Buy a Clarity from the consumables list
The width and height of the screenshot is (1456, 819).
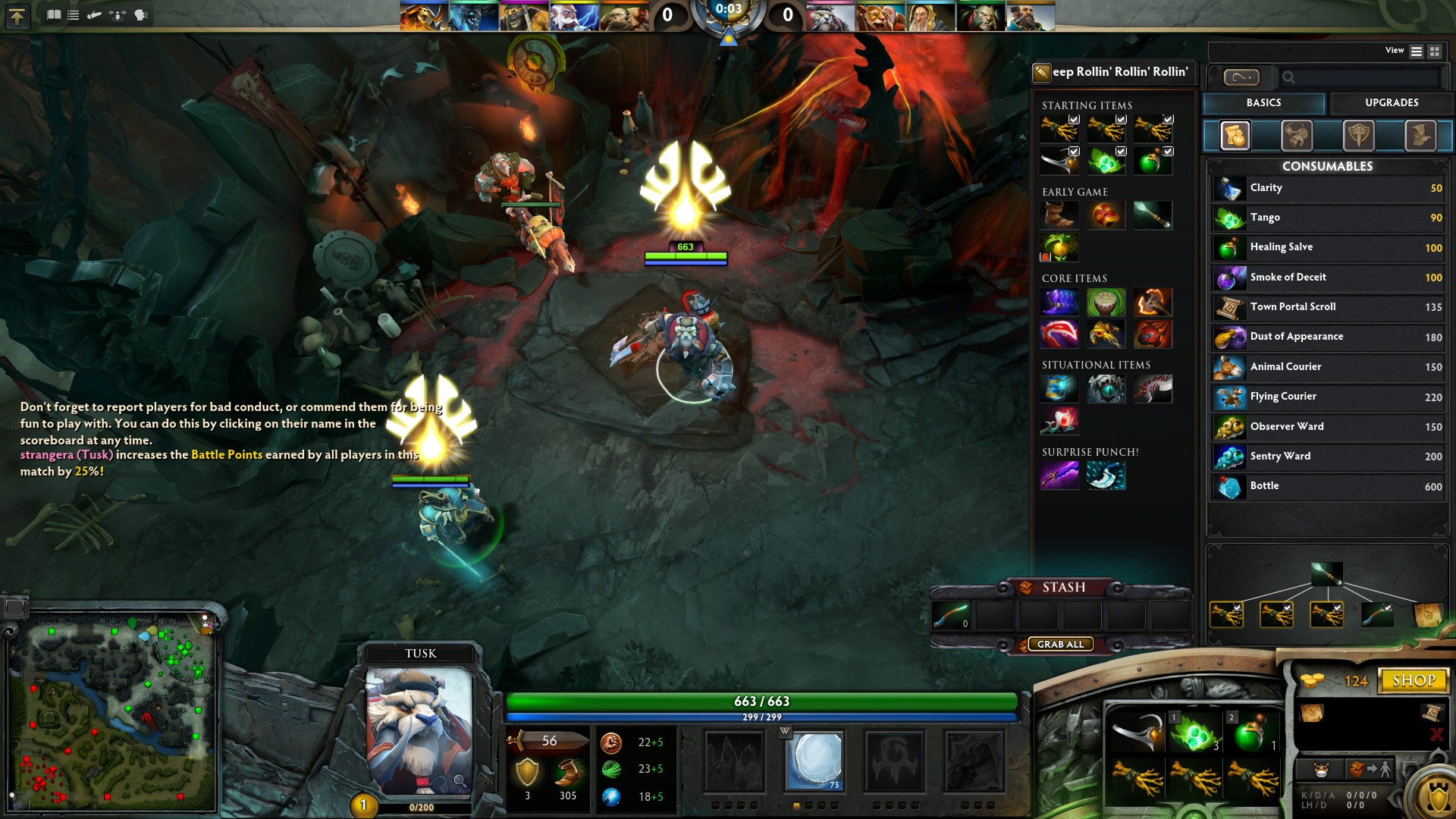click(x=1327, y=188)
